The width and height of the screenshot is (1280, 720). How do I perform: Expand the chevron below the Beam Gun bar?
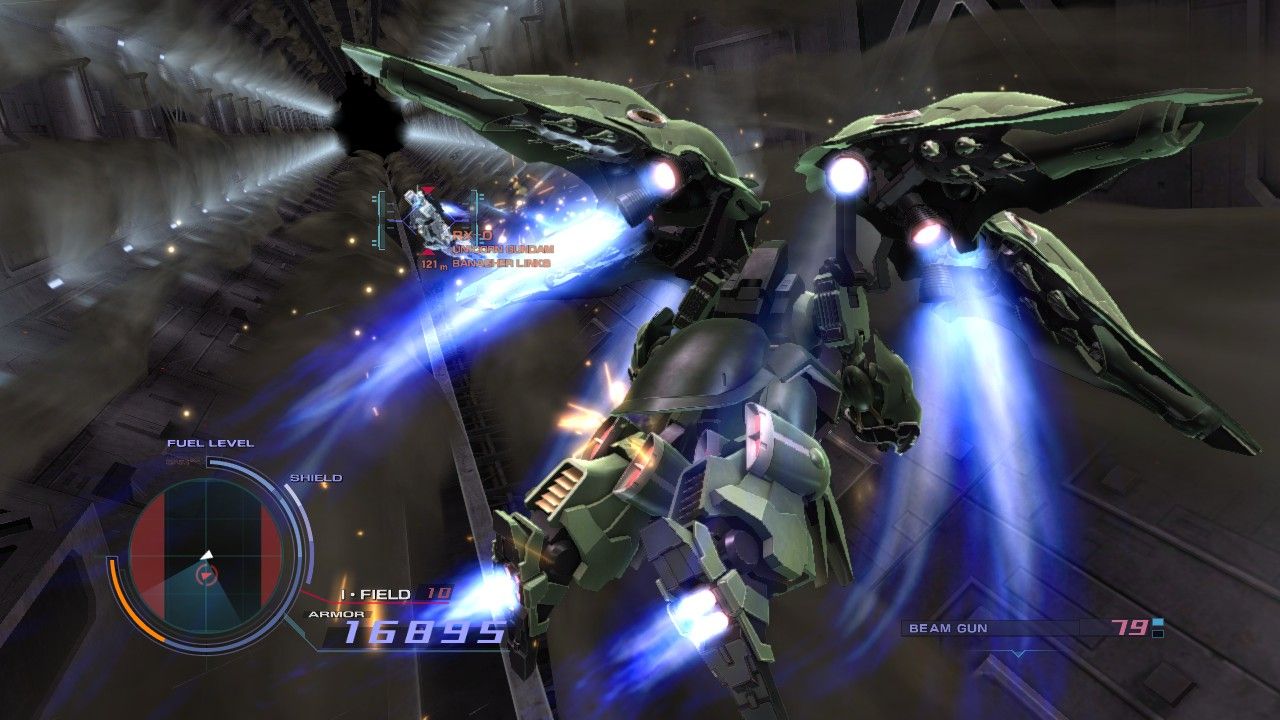1018,652
